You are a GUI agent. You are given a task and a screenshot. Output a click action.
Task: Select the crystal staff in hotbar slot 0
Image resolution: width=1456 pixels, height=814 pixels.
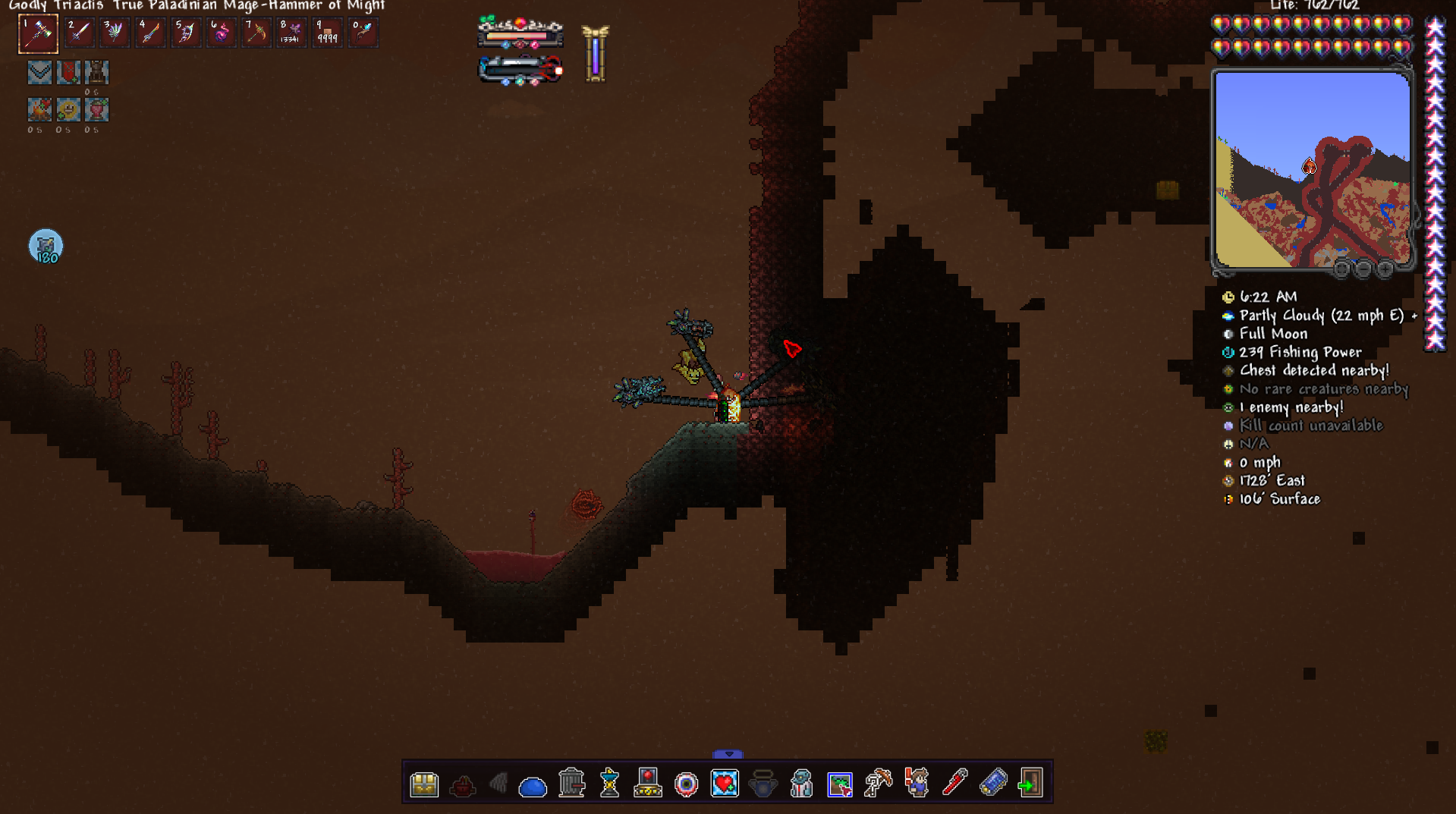click(363, 33)
